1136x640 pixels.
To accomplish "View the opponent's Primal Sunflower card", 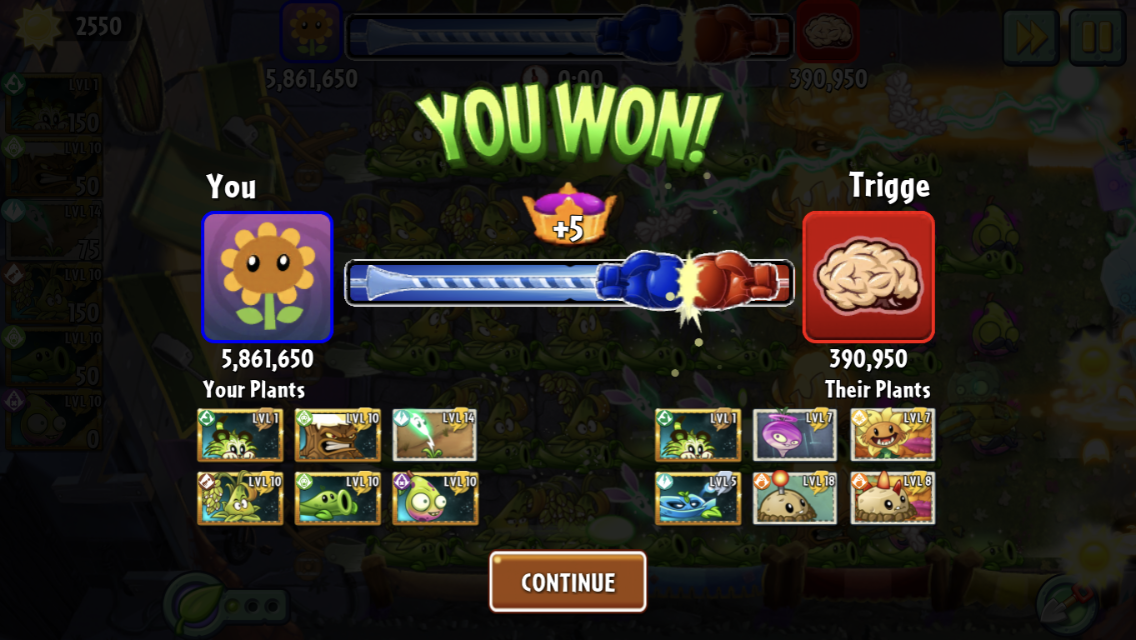I will coord(892,435).
